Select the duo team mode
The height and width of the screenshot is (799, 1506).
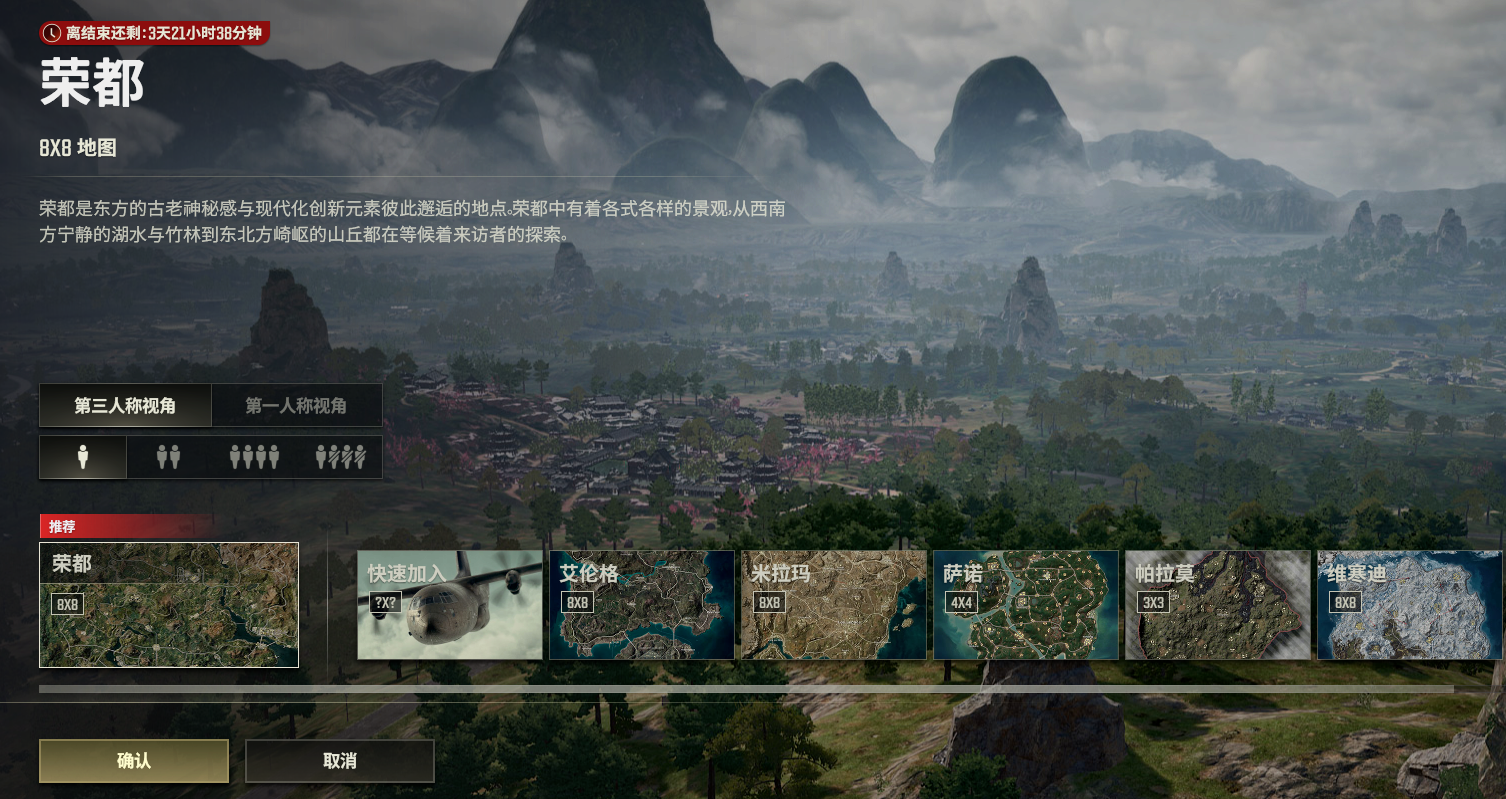coord(167,456)
